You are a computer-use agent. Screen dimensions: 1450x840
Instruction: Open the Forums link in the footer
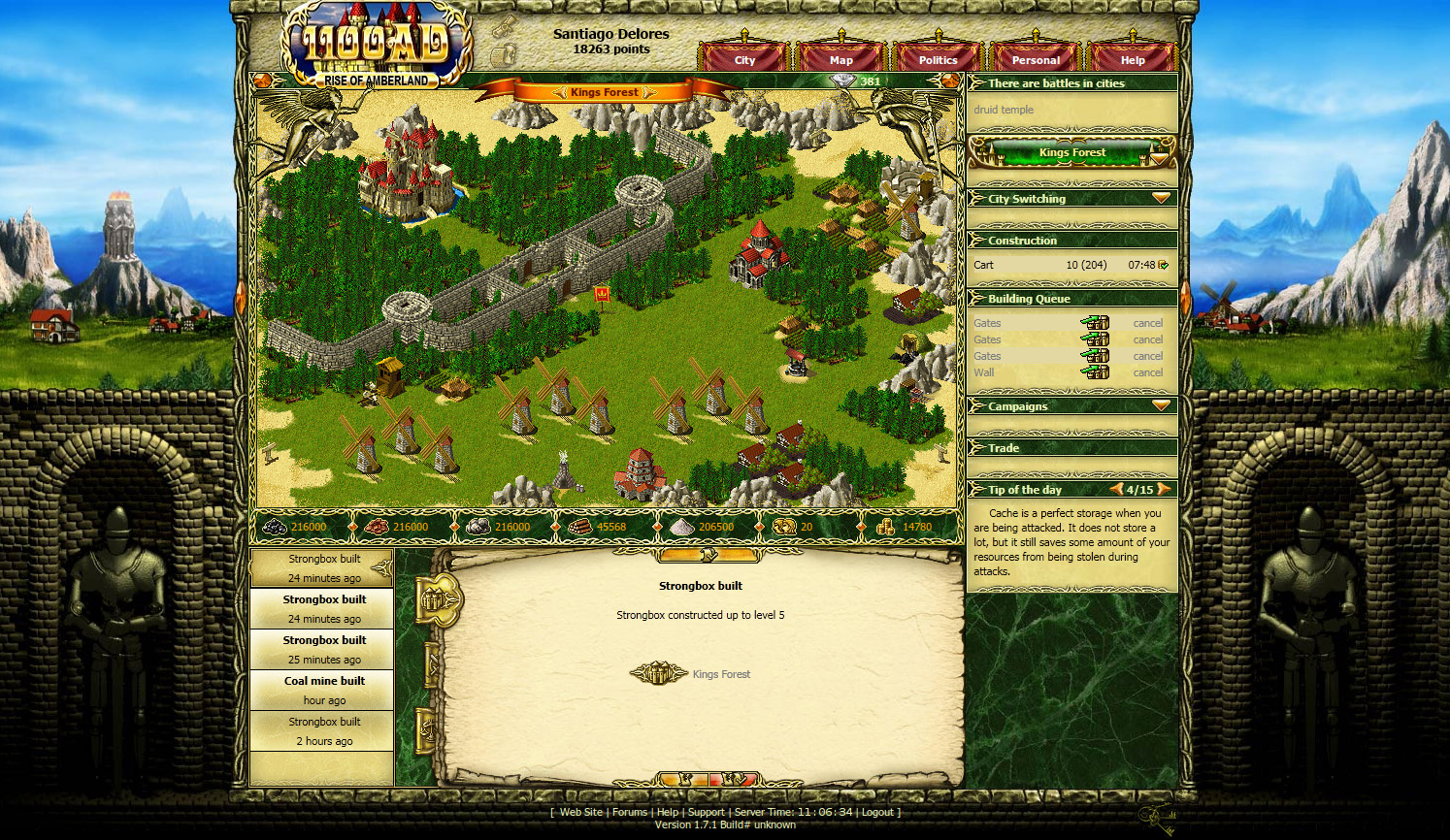pos(629,813)
